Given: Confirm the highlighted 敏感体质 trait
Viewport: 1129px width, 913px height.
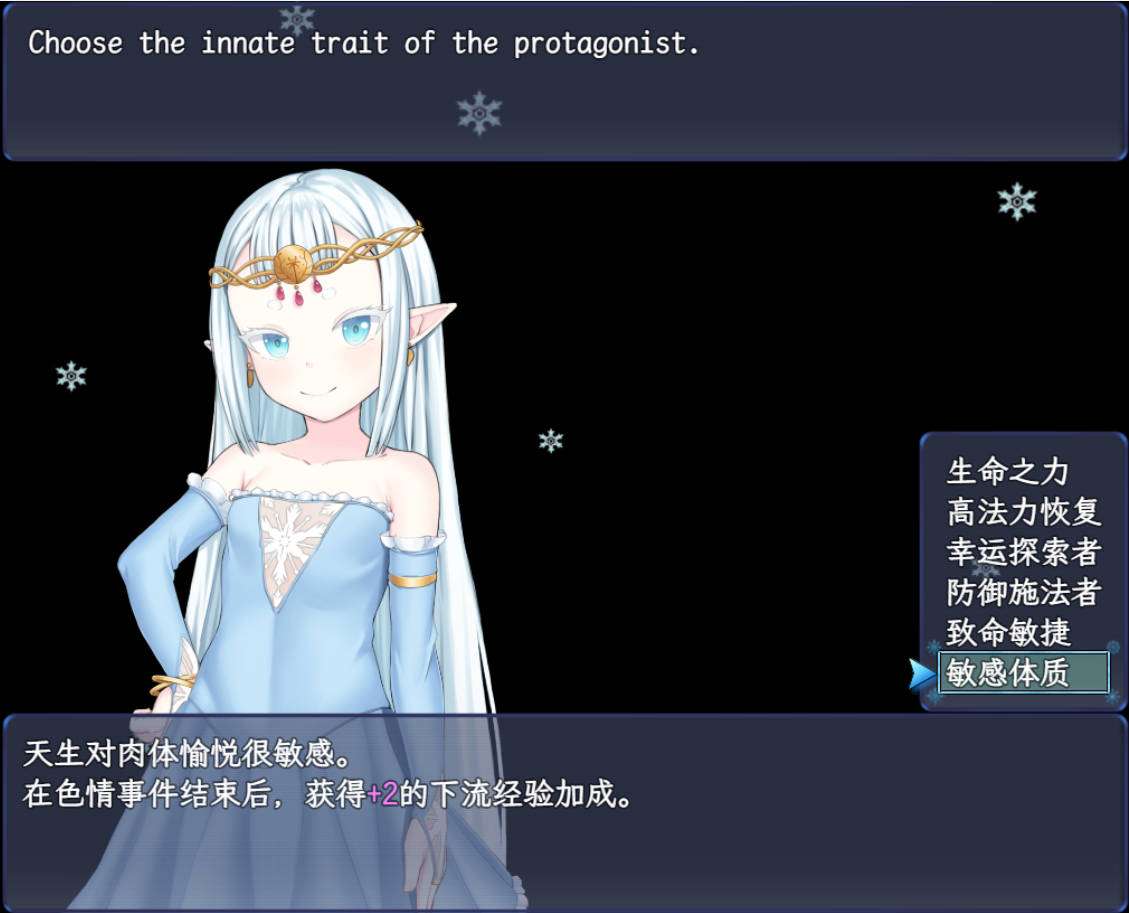Looking at the screenshot, I should [x=1023, y=672].
